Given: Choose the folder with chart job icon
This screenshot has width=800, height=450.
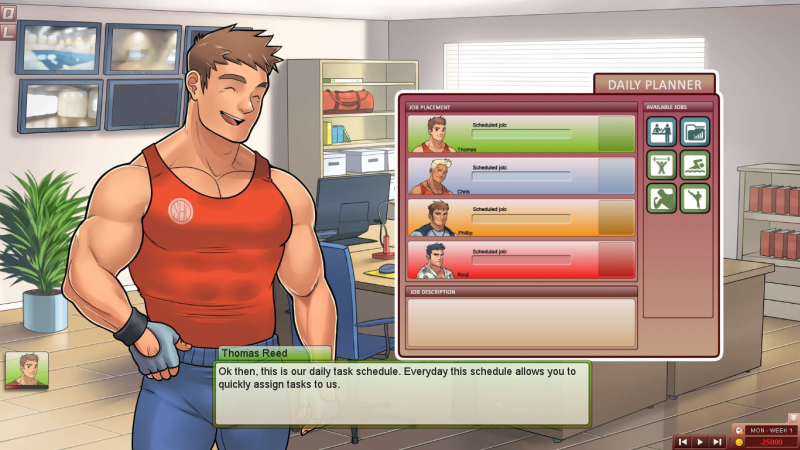Looking at the screenshot, I should click(695, 132).
